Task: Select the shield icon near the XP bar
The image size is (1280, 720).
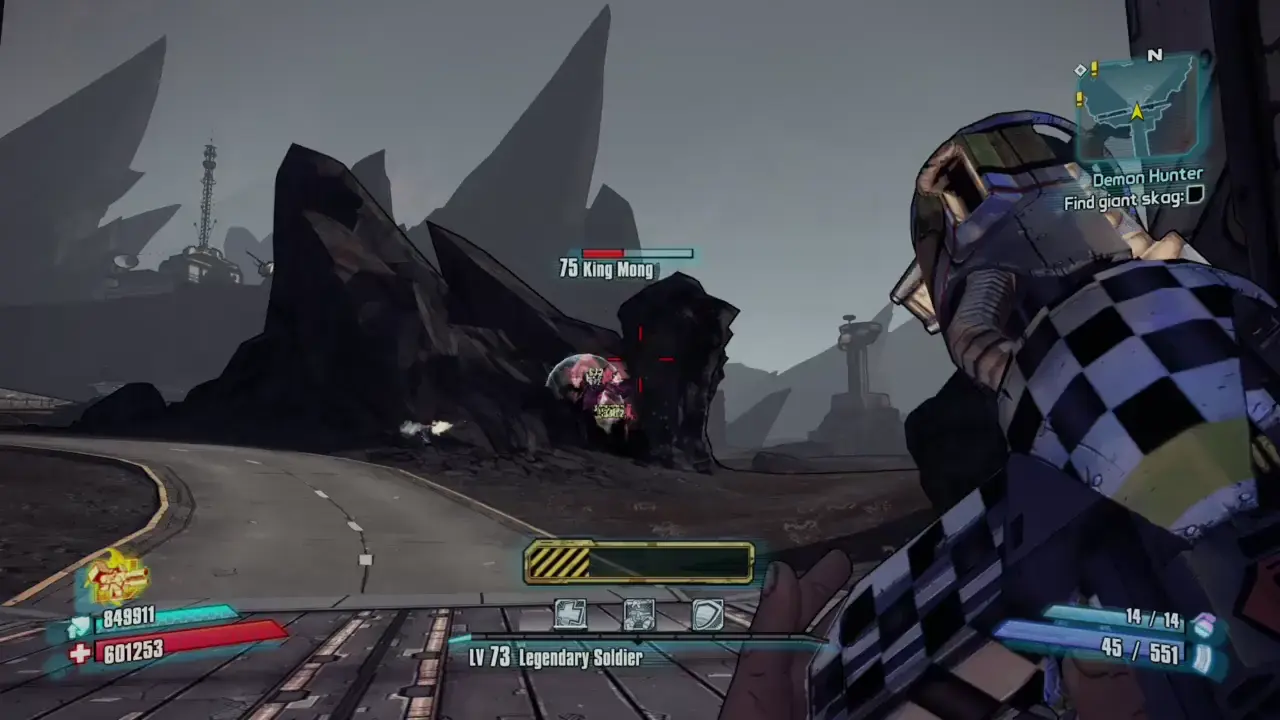Action: pyautogui.click(x=708, y=616)
